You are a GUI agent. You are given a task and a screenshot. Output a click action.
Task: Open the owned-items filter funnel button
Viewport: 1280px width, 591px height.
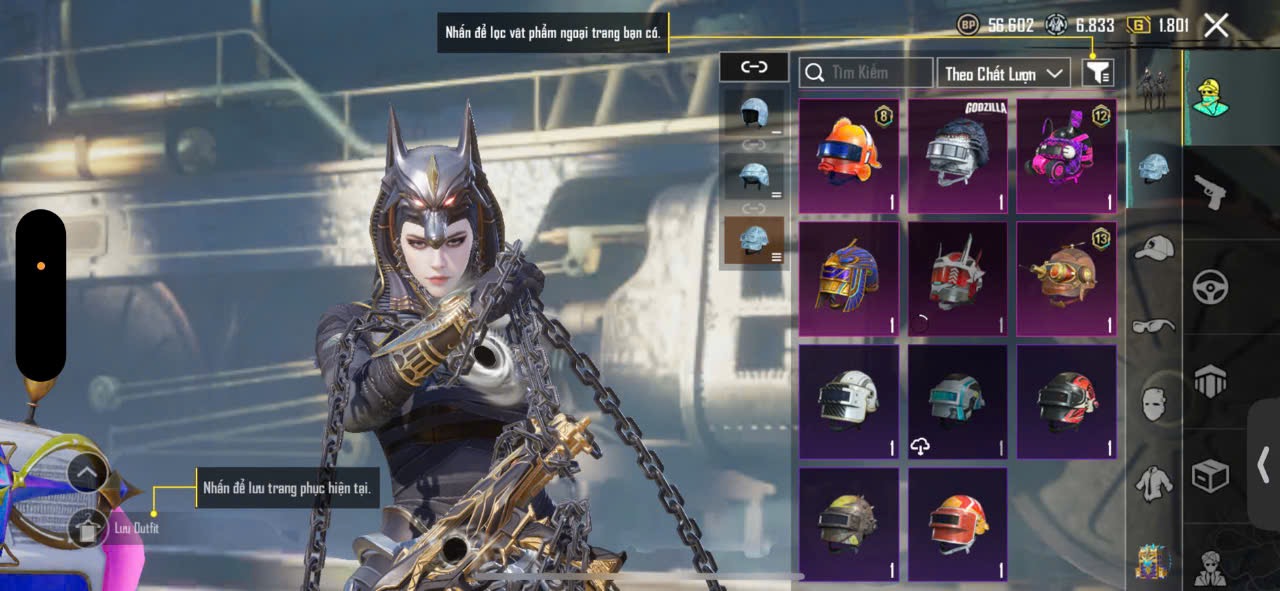point(1098,72)
